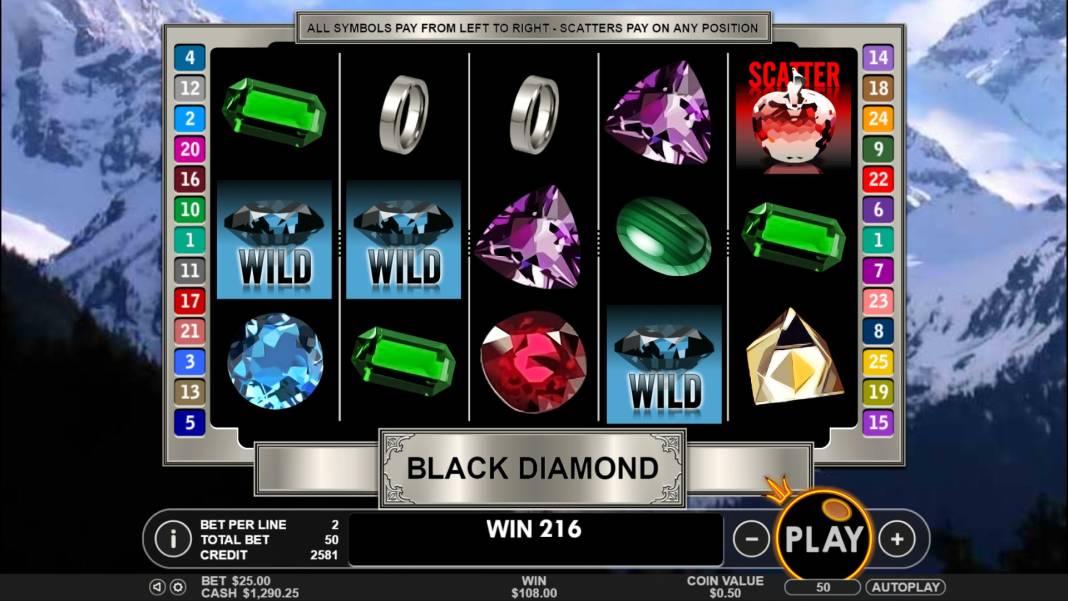Toggle the sound speaker icon
Screen dimensions: 1068x601
(x=158, y=587)
